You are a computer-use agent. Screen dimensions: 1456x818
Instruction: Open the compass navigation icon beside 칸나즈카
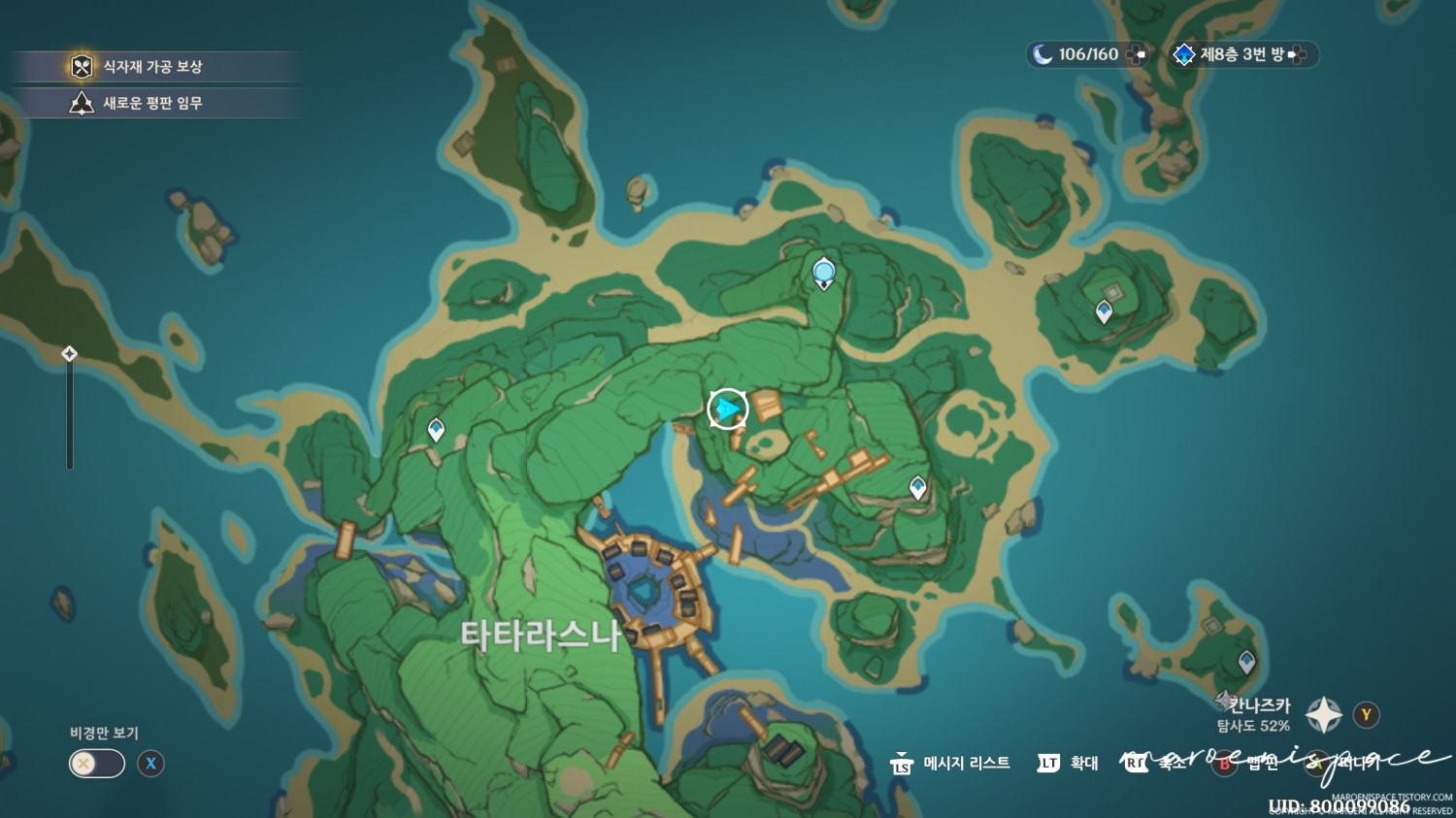tap(1322, 714)
